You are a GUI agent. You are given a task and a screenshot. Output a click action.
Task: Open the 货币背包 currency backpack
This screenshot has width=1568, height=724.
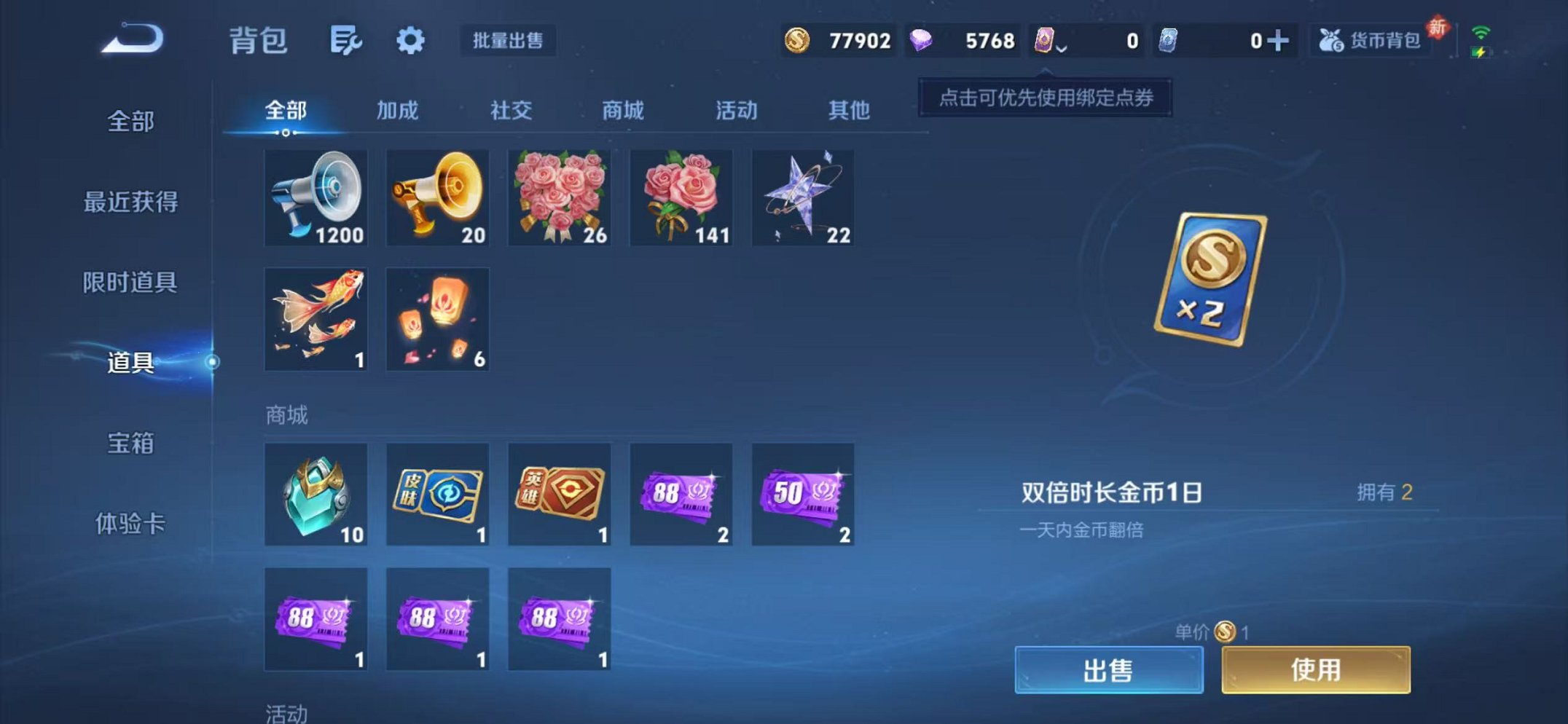1370,42
